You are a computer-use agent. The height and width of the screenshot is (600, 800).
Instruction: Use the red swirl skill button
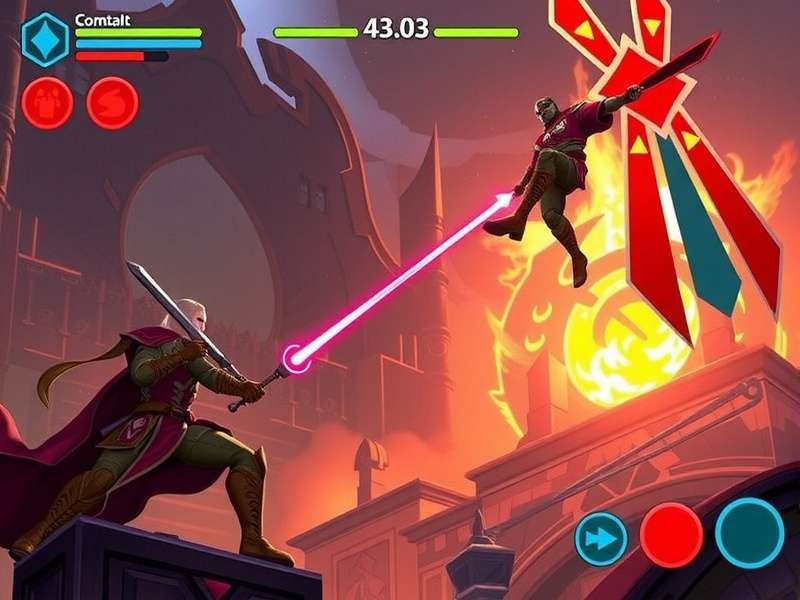pos(112,103)
